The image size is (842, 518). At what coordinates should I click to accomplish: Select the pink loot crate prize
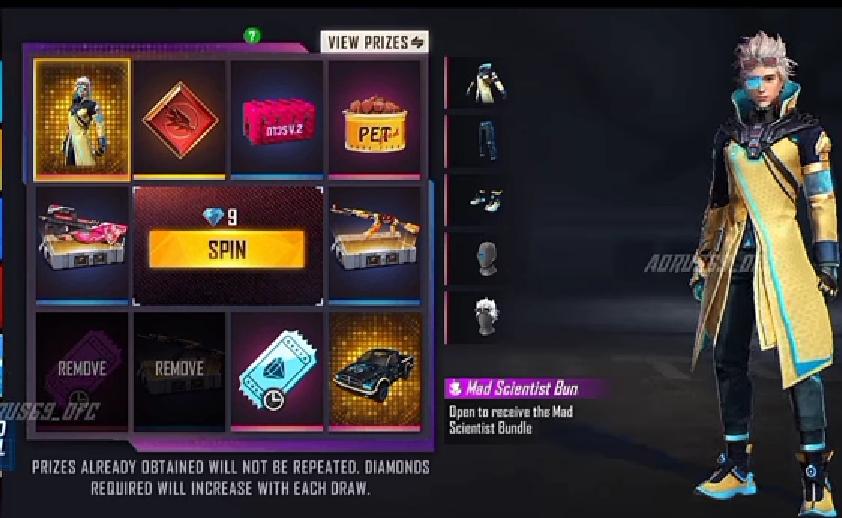[277, 119]
